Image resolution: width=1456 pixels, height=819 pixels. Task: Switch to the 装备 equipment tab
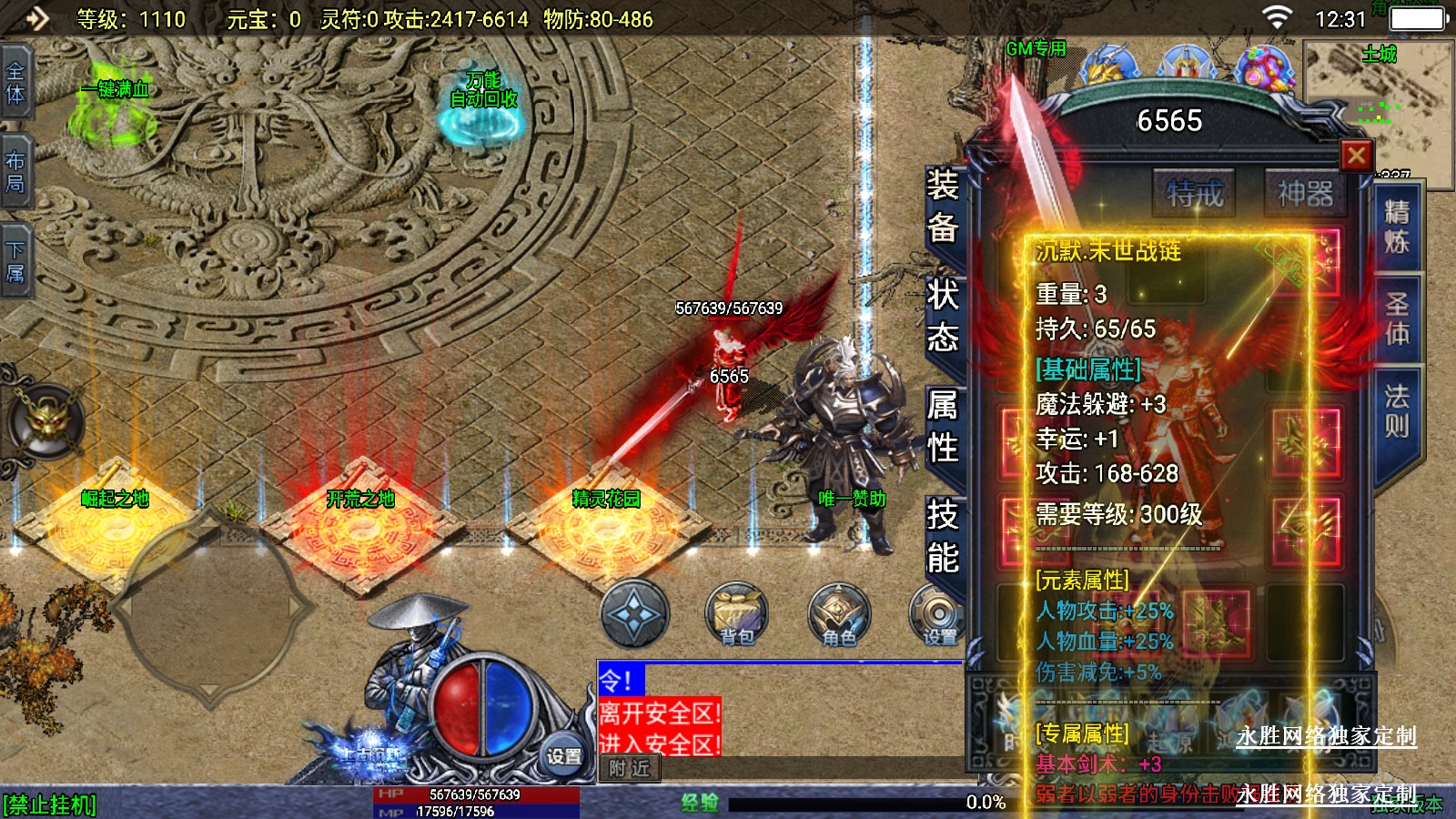click(943, 207)
